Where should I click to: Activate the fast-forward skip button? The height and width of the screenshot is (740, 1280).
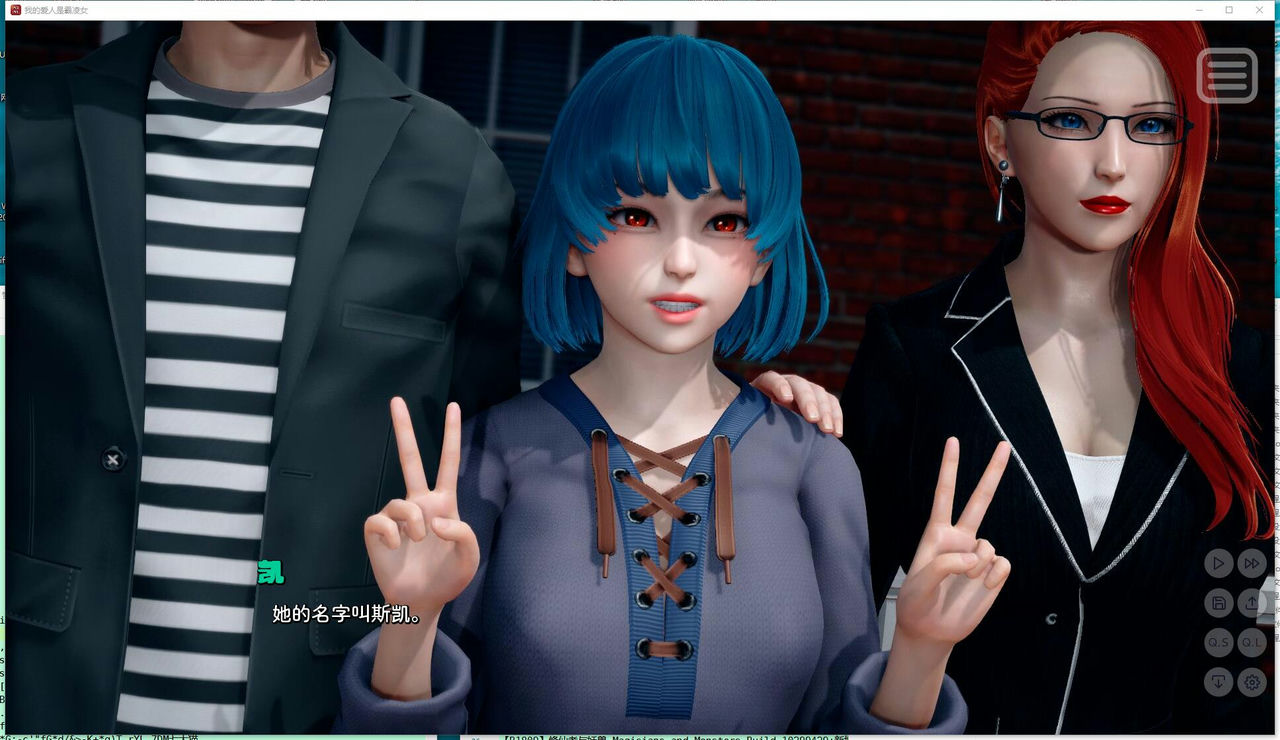click(1251, 564)
